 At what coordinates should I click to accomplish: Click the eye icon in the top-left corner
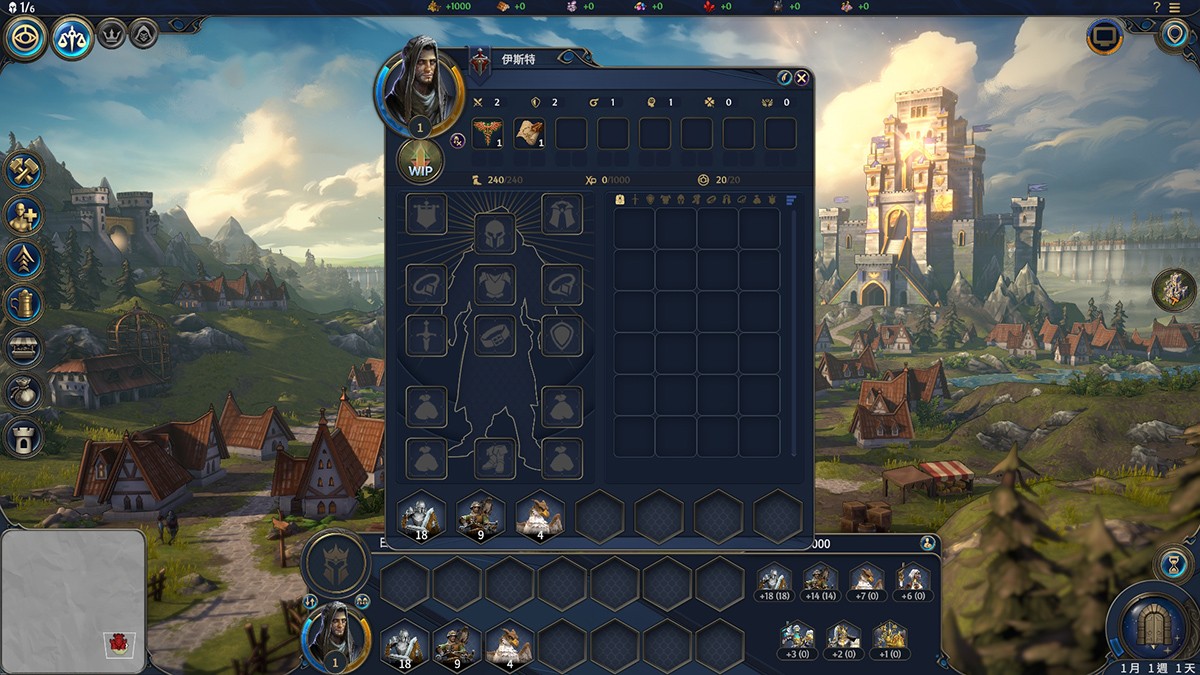point(24,40)
